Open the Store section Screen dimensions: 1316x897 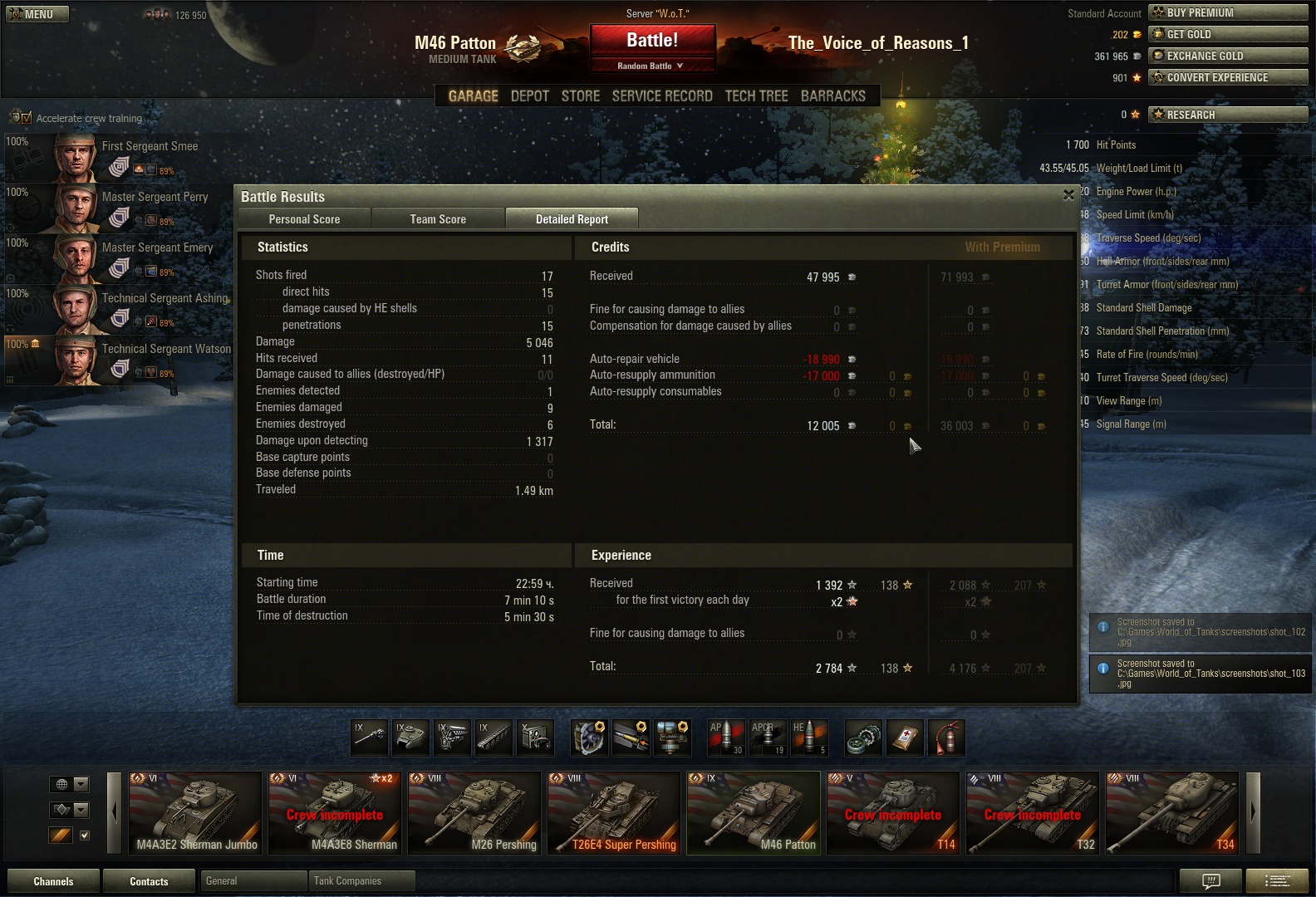(x=581, y=96)
